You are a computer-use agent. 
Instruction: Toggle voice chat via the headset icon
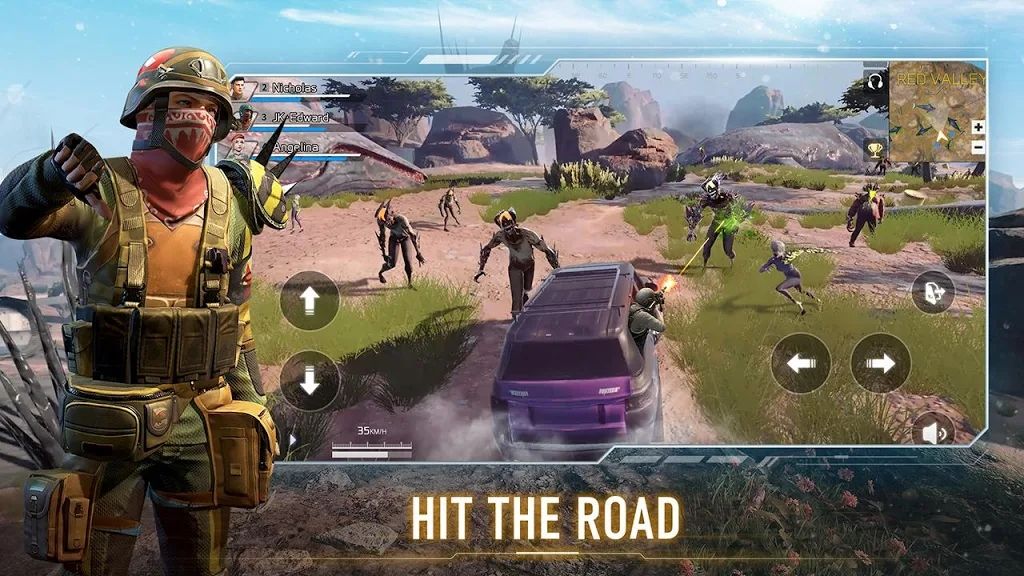[x=875, y=81]
